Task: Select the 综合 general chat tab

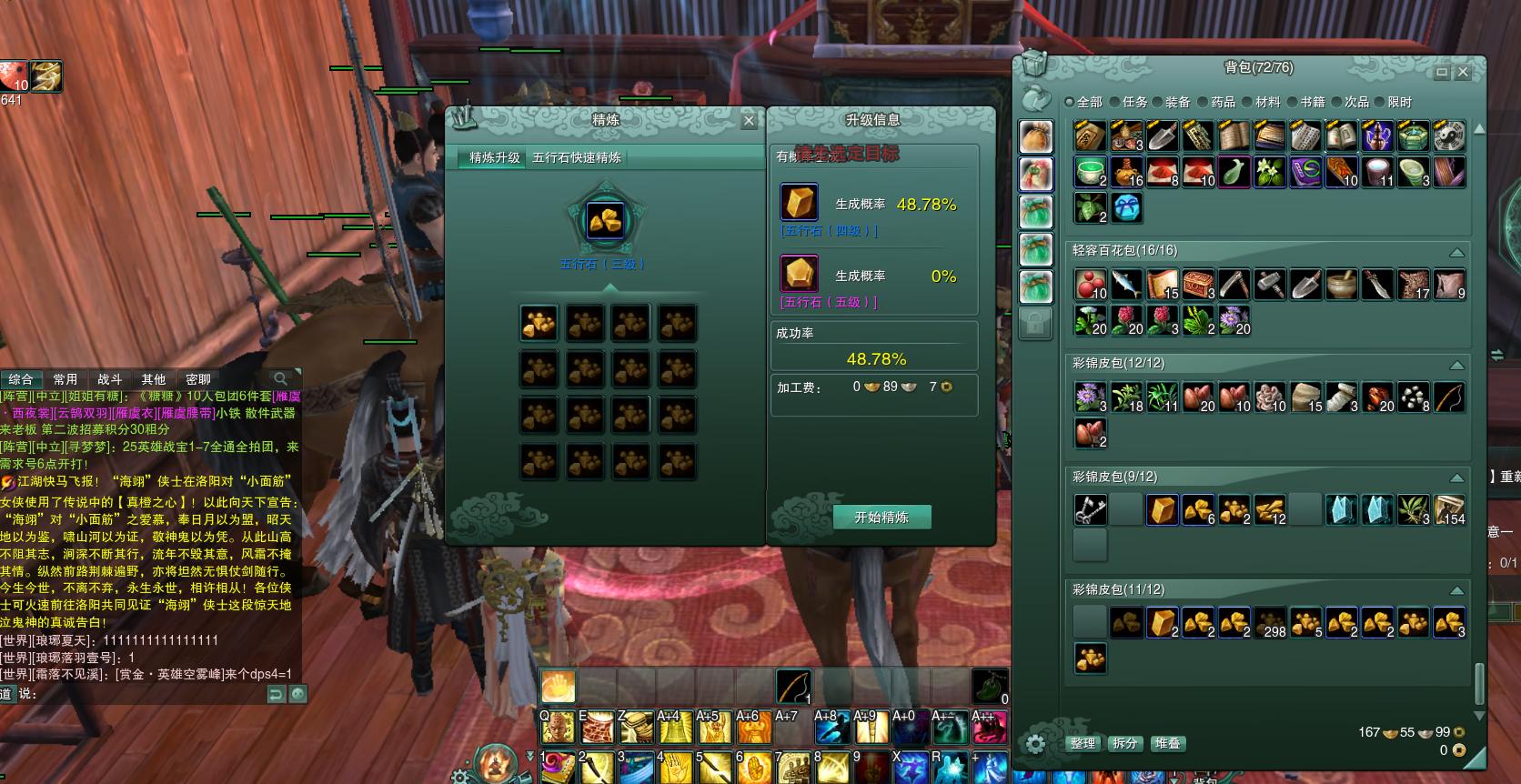Action: point(20,379)
